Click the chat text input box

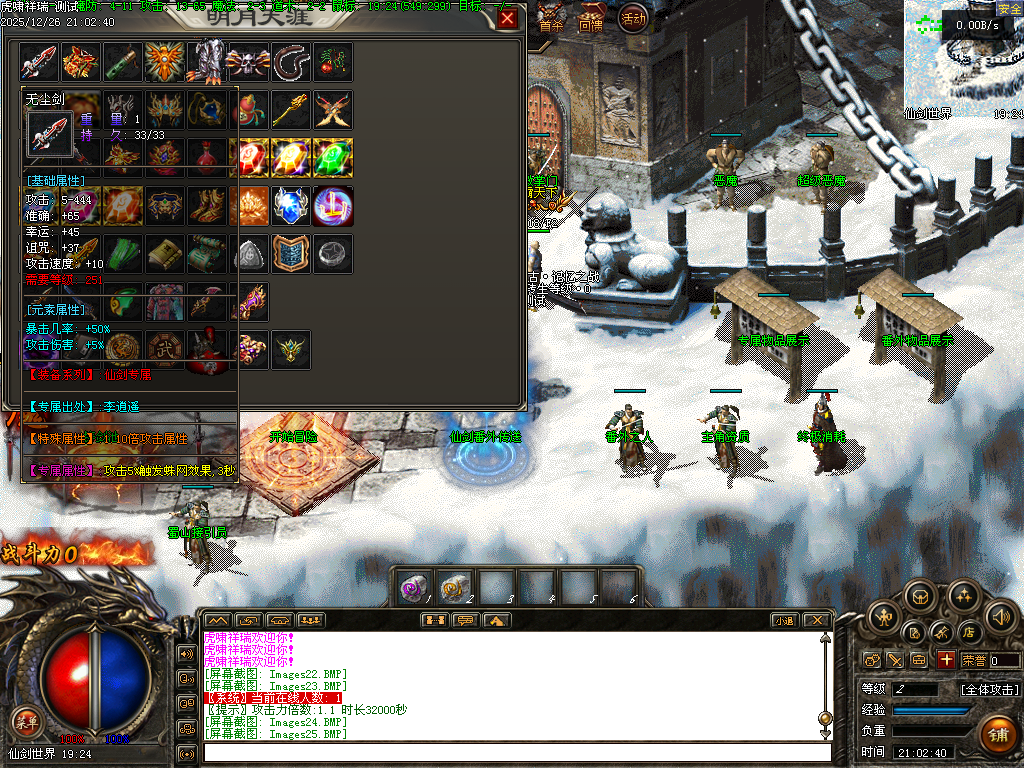(515, 752)
